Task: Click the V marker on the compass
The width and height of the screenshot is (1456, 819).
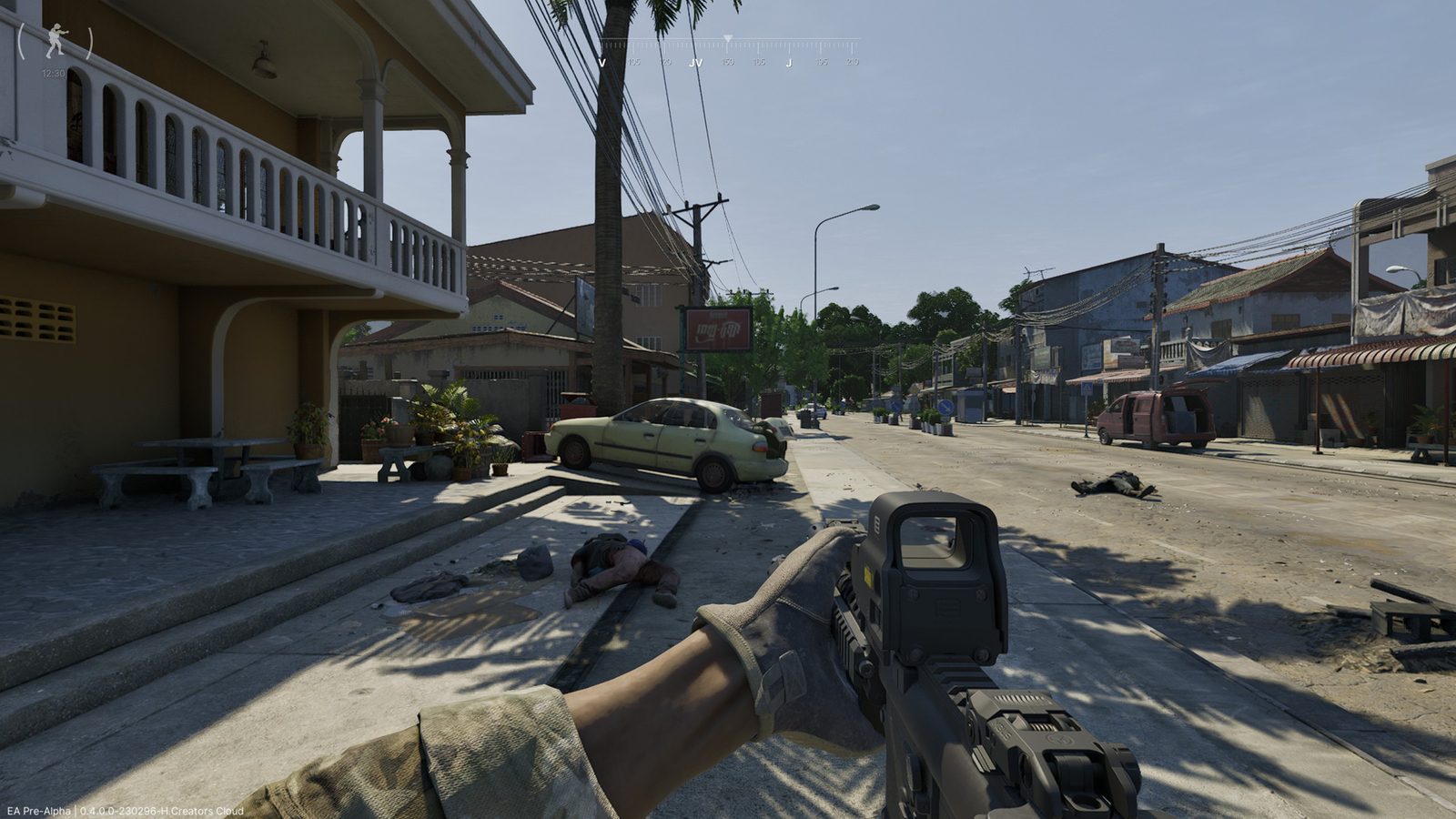Action: [602, 62]
